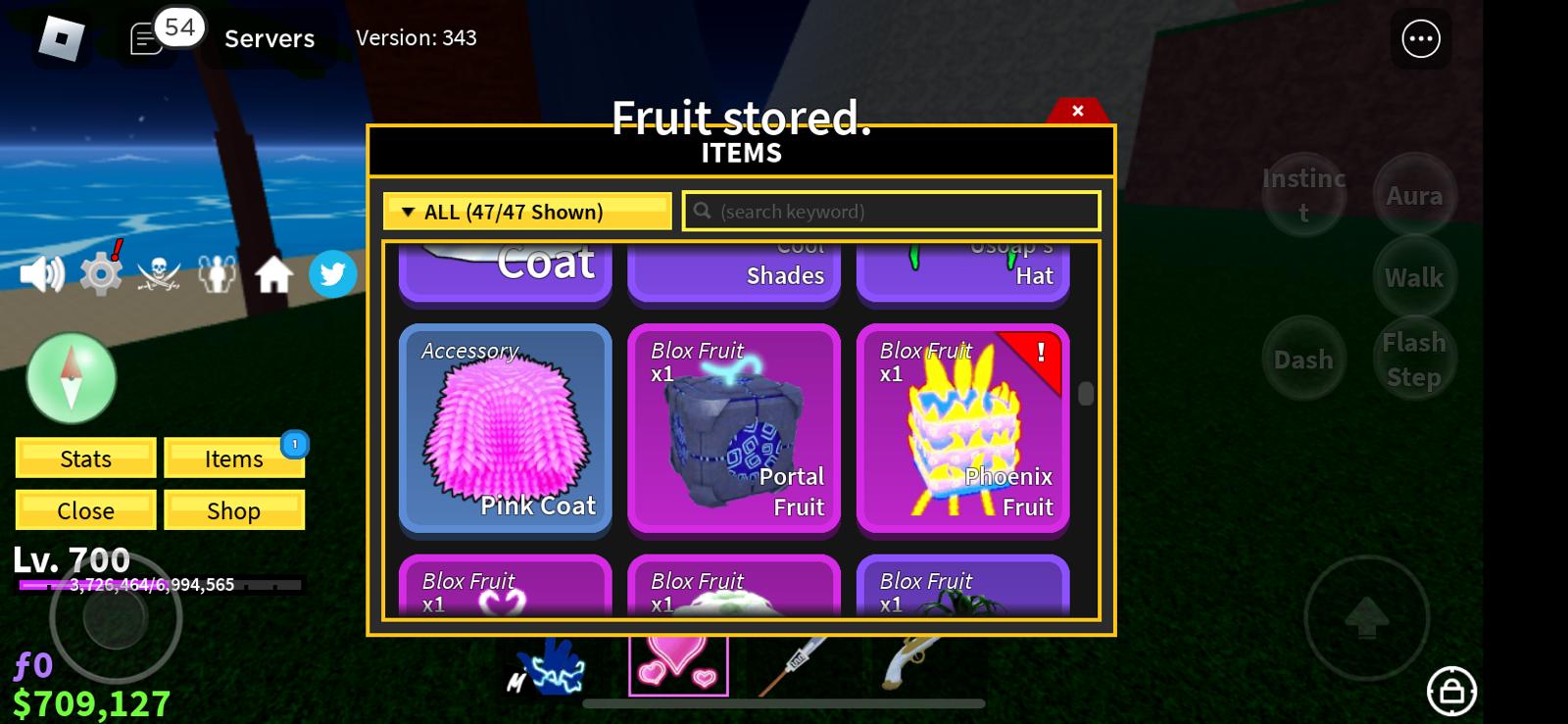Screen dimensions: 1568x724
Task: Click the yellow Items button
Action: point(234,459)
